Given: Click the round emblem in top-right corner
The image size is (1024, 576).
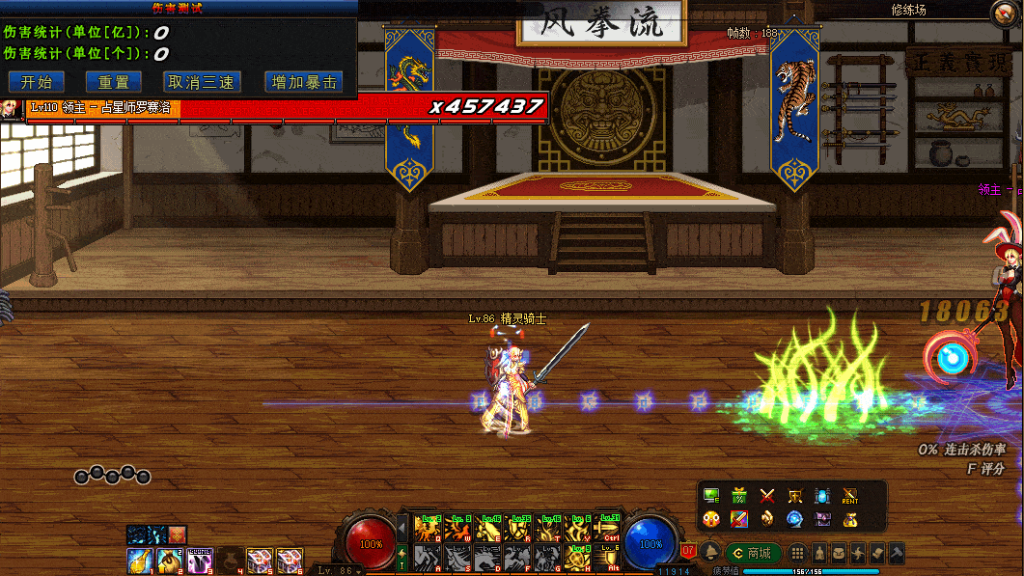Looking at the screenshot, I should click(x=1004, y=13).
